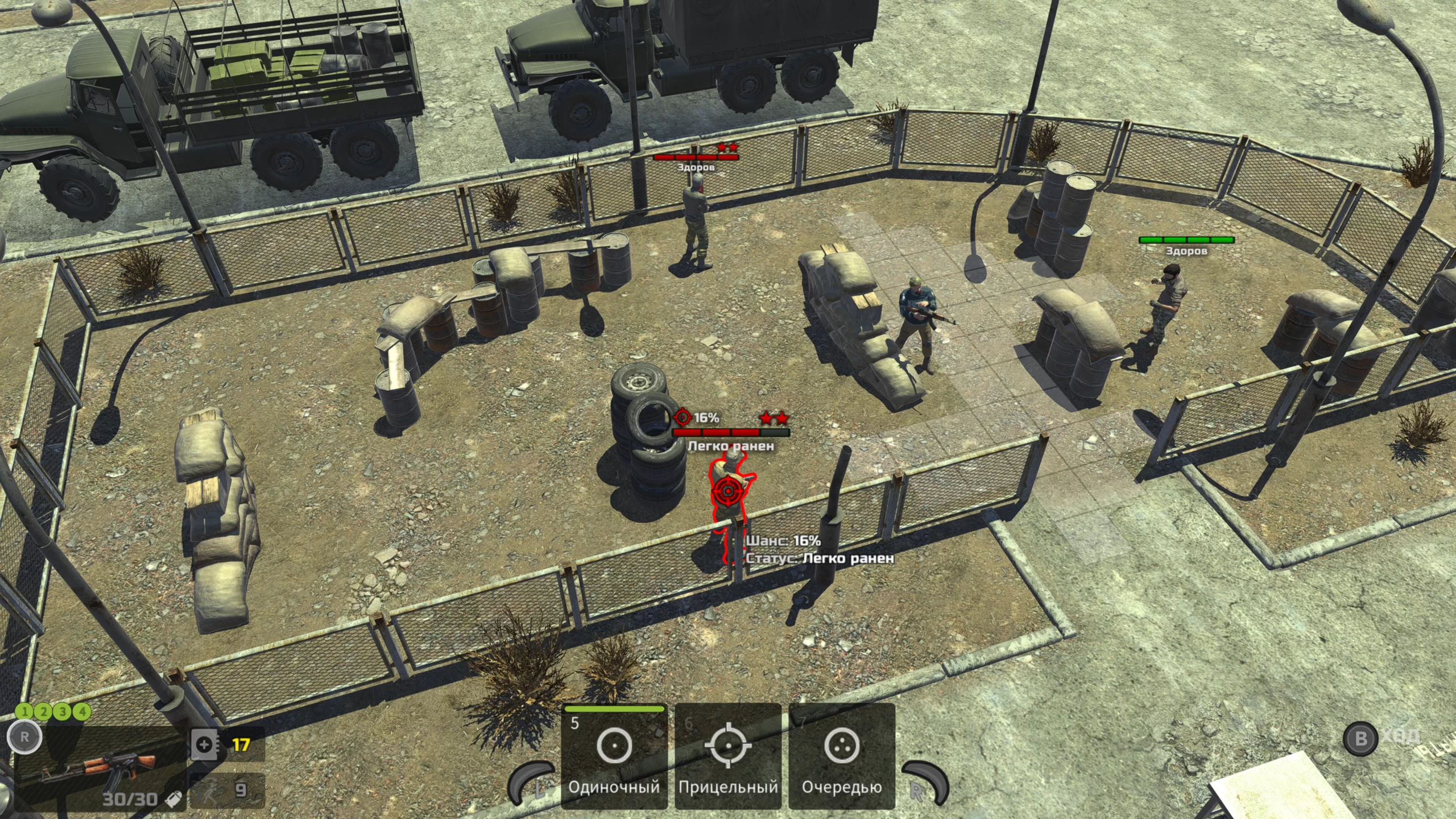This screenshot has width=1456, height=819.
Task: Choose the Прицельный aimed shot mode
Action: [728, 755]
